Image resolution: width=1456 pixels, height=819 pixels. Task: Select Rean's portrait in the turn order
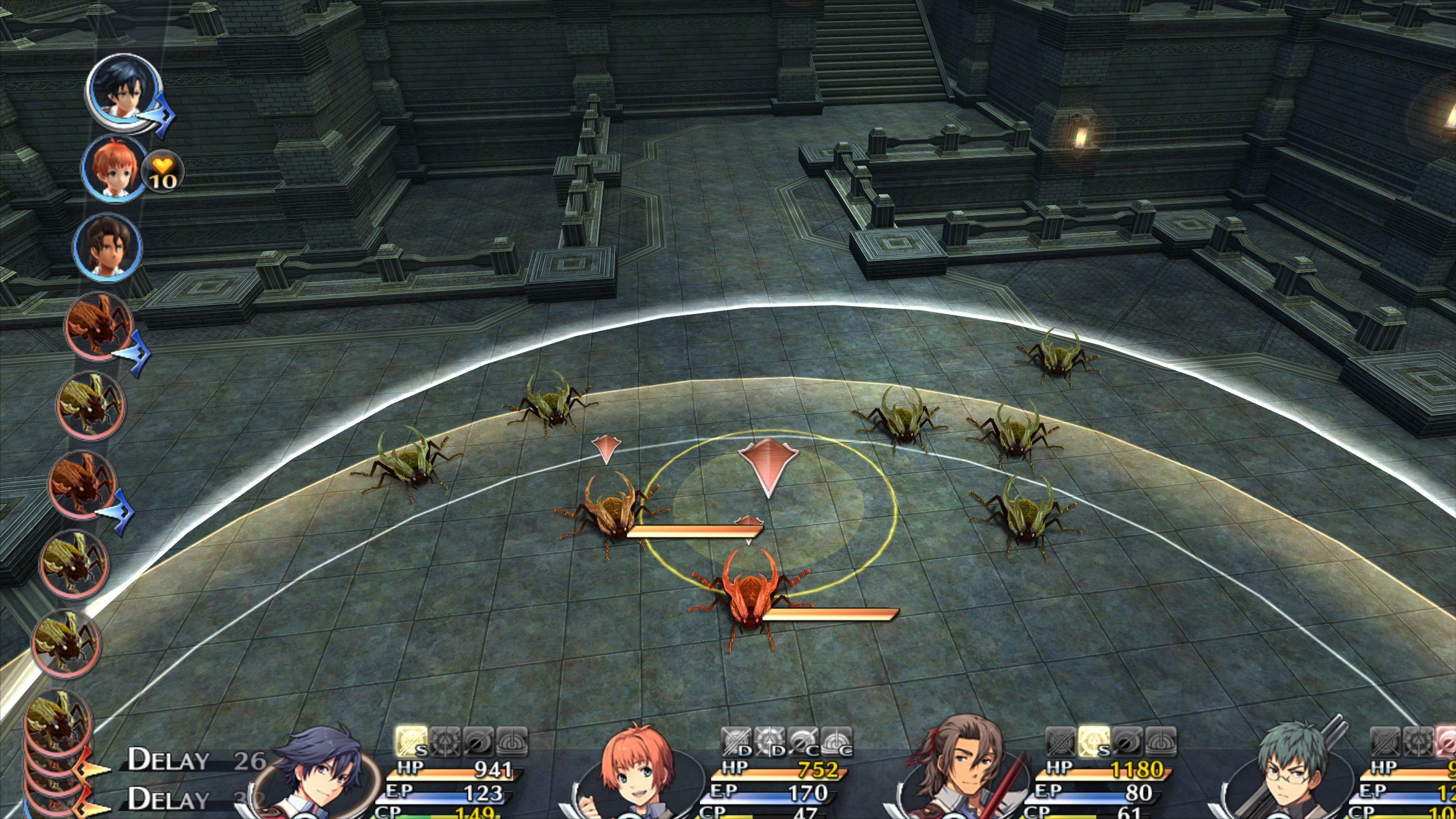[x=124, y=90]
